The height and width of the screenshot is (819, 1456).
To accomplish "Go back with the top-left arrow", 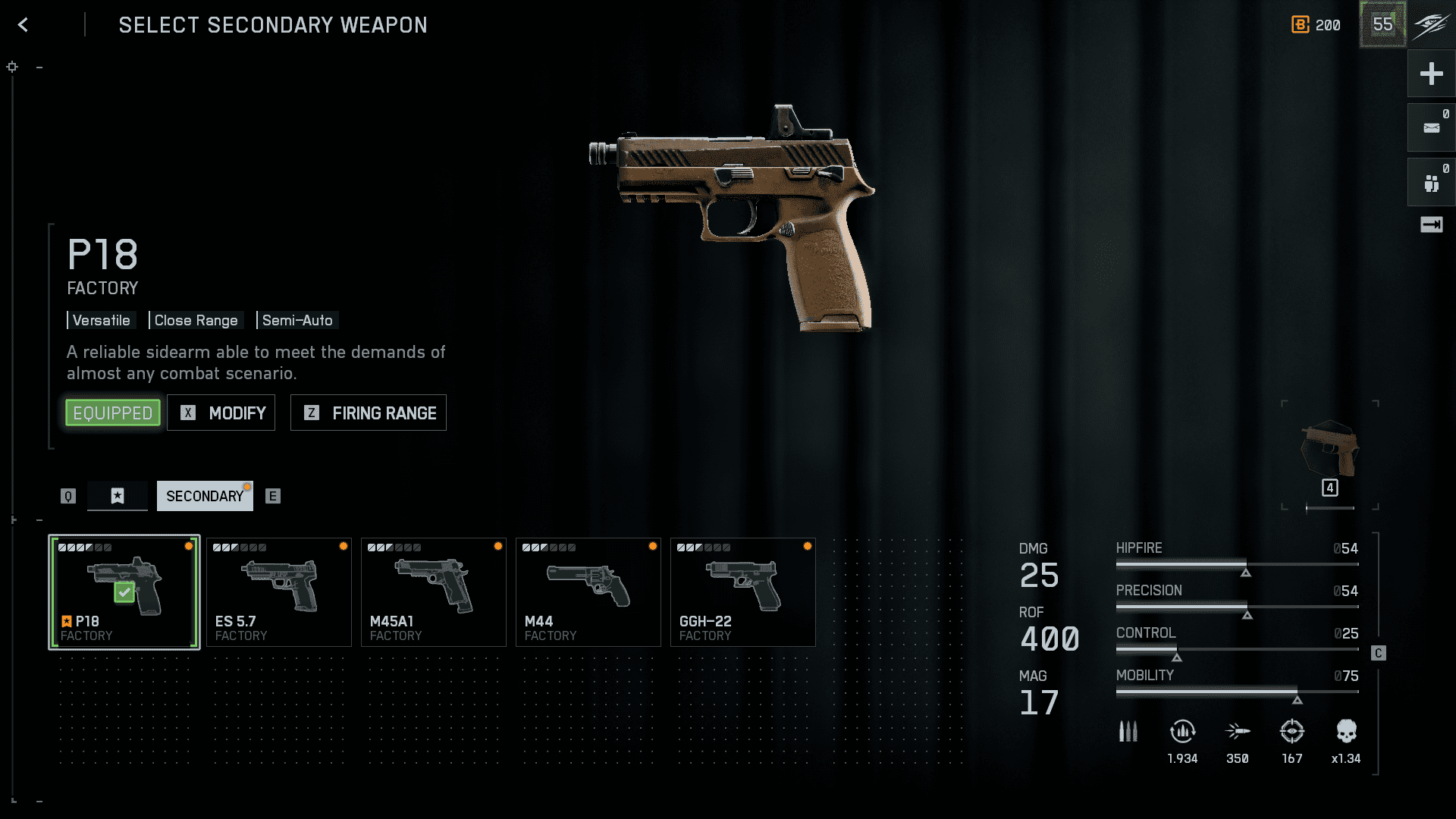I will click(24, 25).
